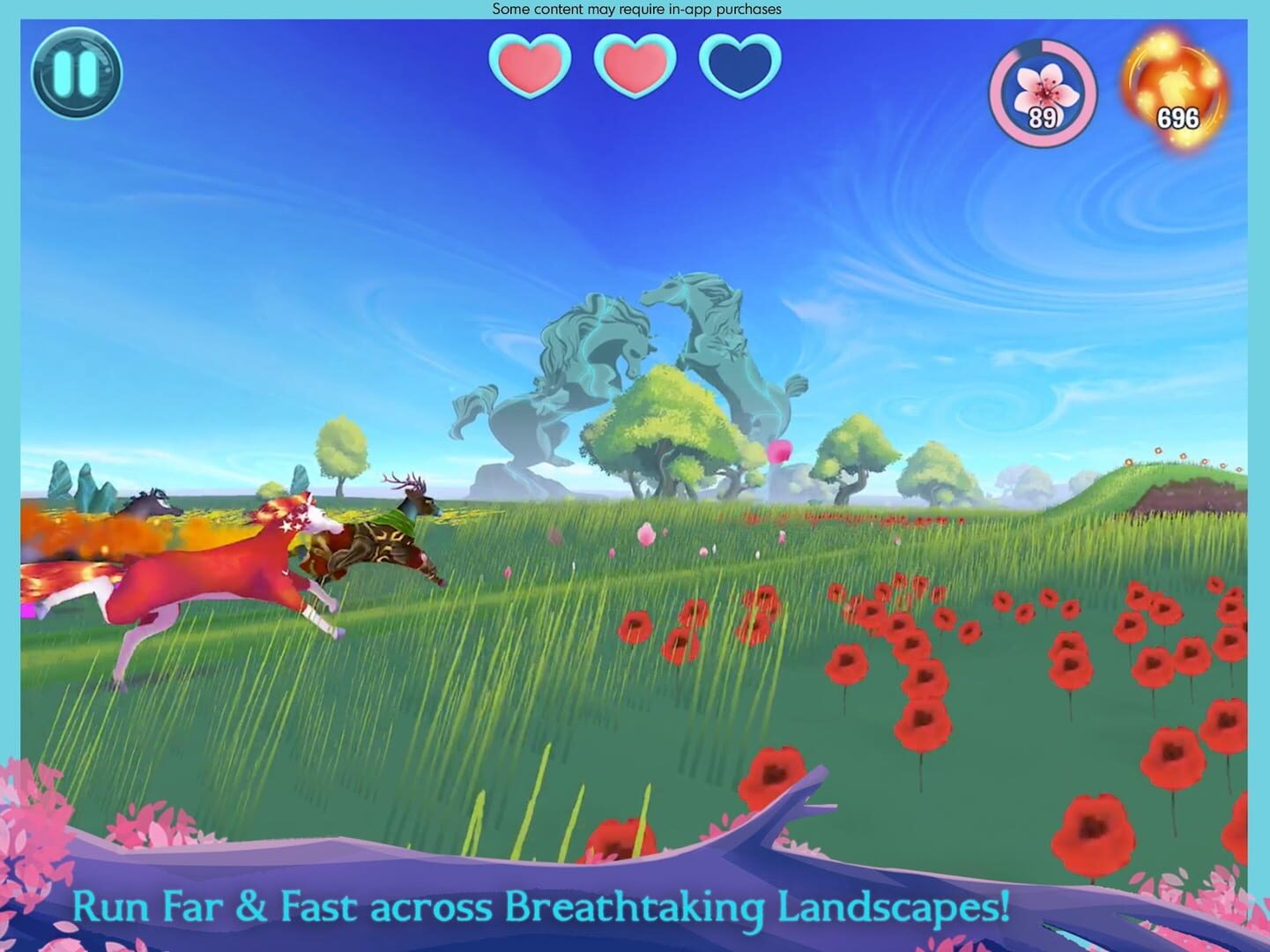Click the first filled heart icon

tap(530, 66)
